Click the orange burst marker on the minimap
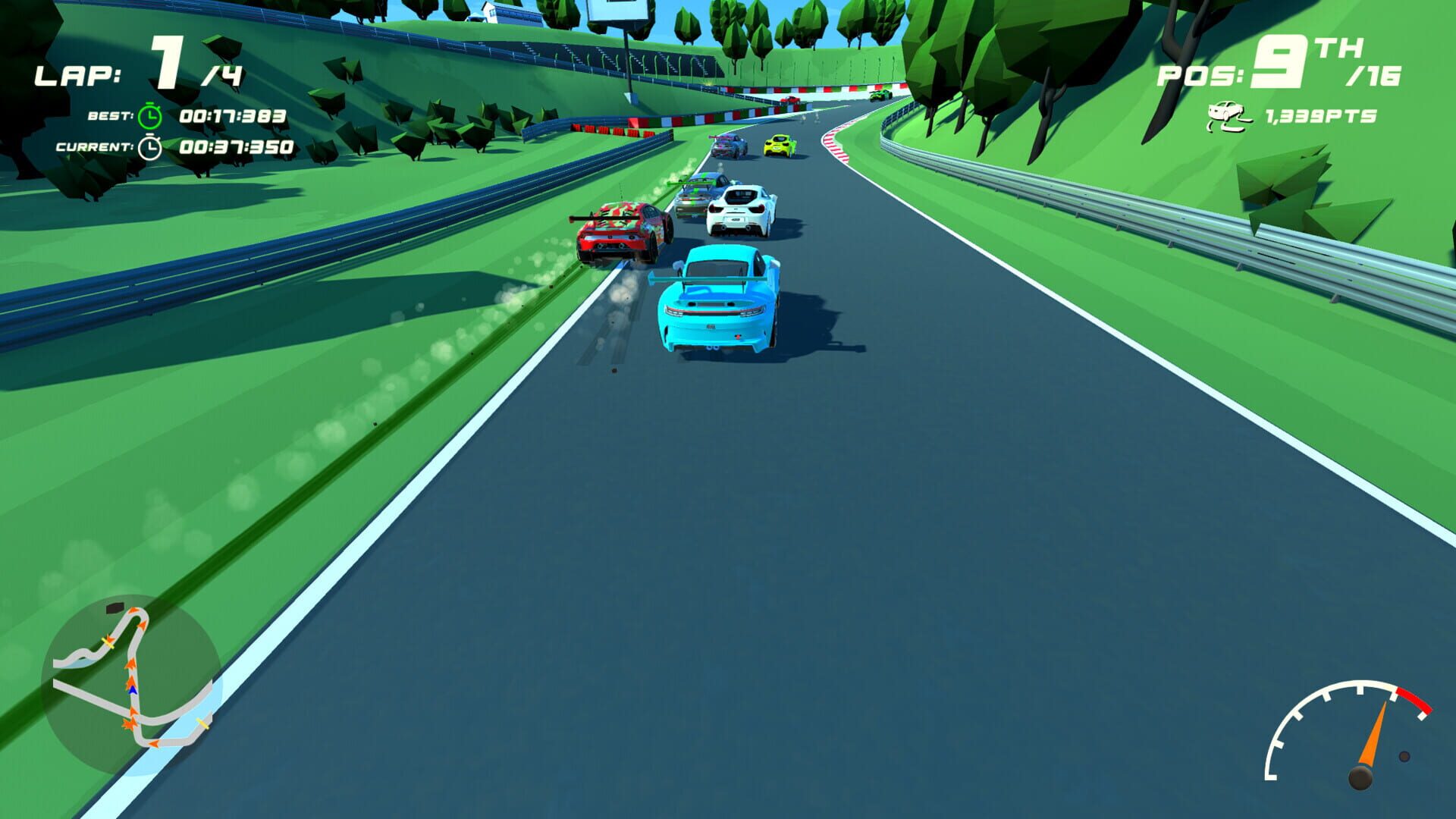The image size is (1456, 819). tap(130, 722)
